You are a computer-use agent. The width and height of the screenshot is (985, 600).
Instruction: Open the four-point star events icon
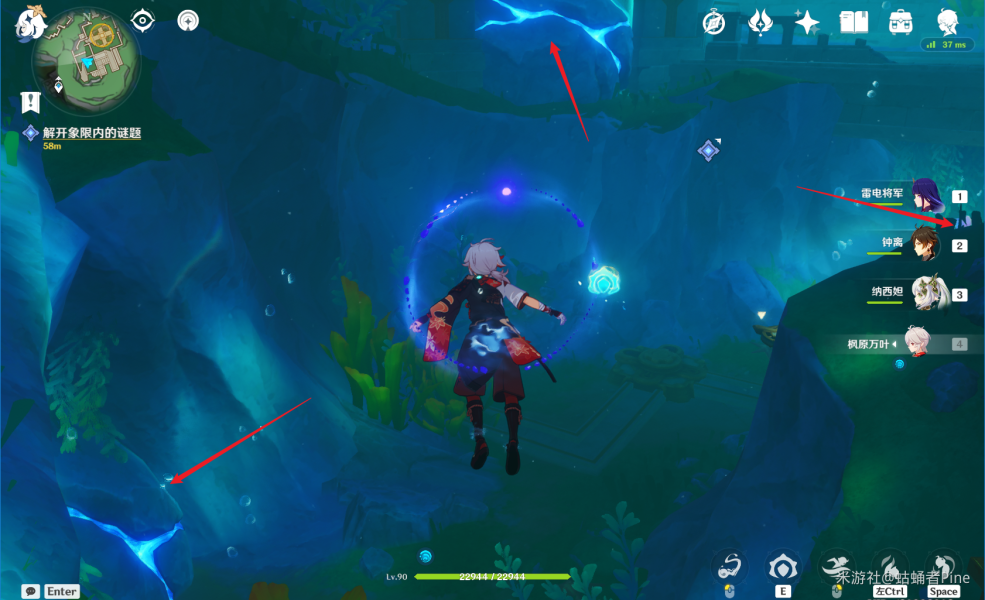(807, 22)
